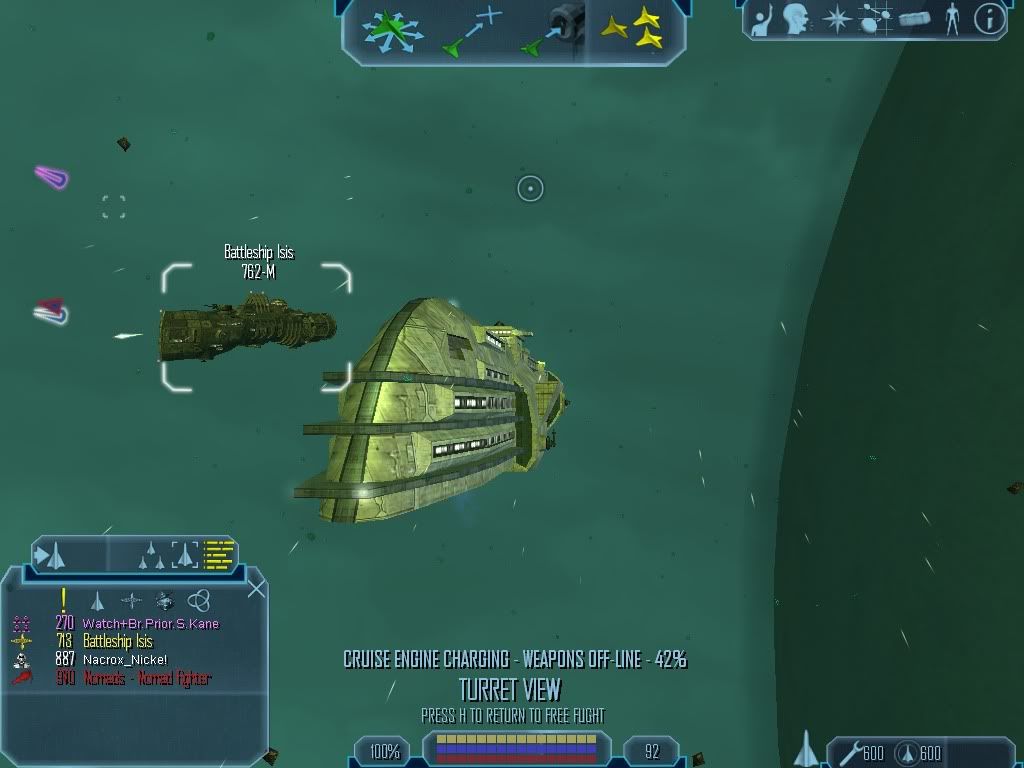Close the contact list panel
The image size is (1024, 768).
[x=256, y=588]
